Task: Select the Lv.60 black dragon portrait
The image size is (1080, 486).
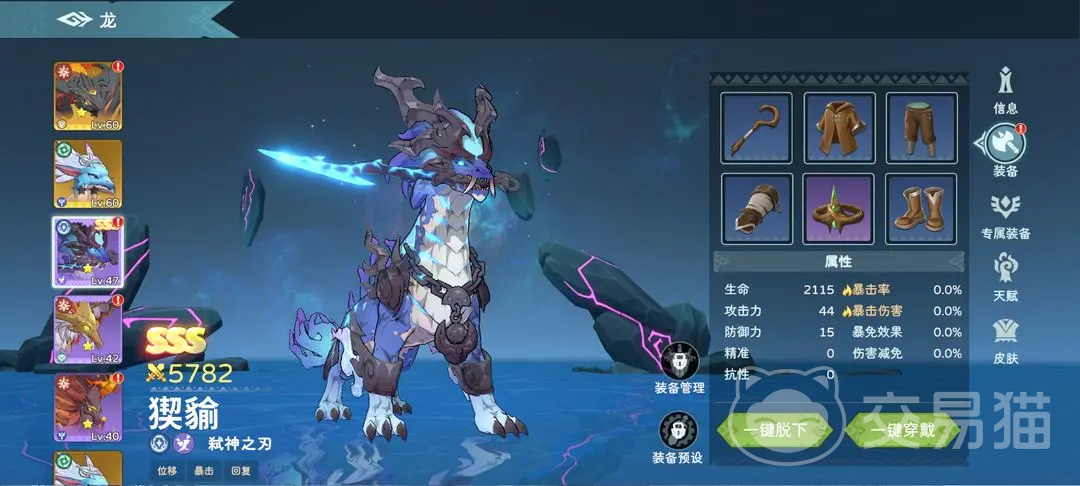Action: coord(88,96)
